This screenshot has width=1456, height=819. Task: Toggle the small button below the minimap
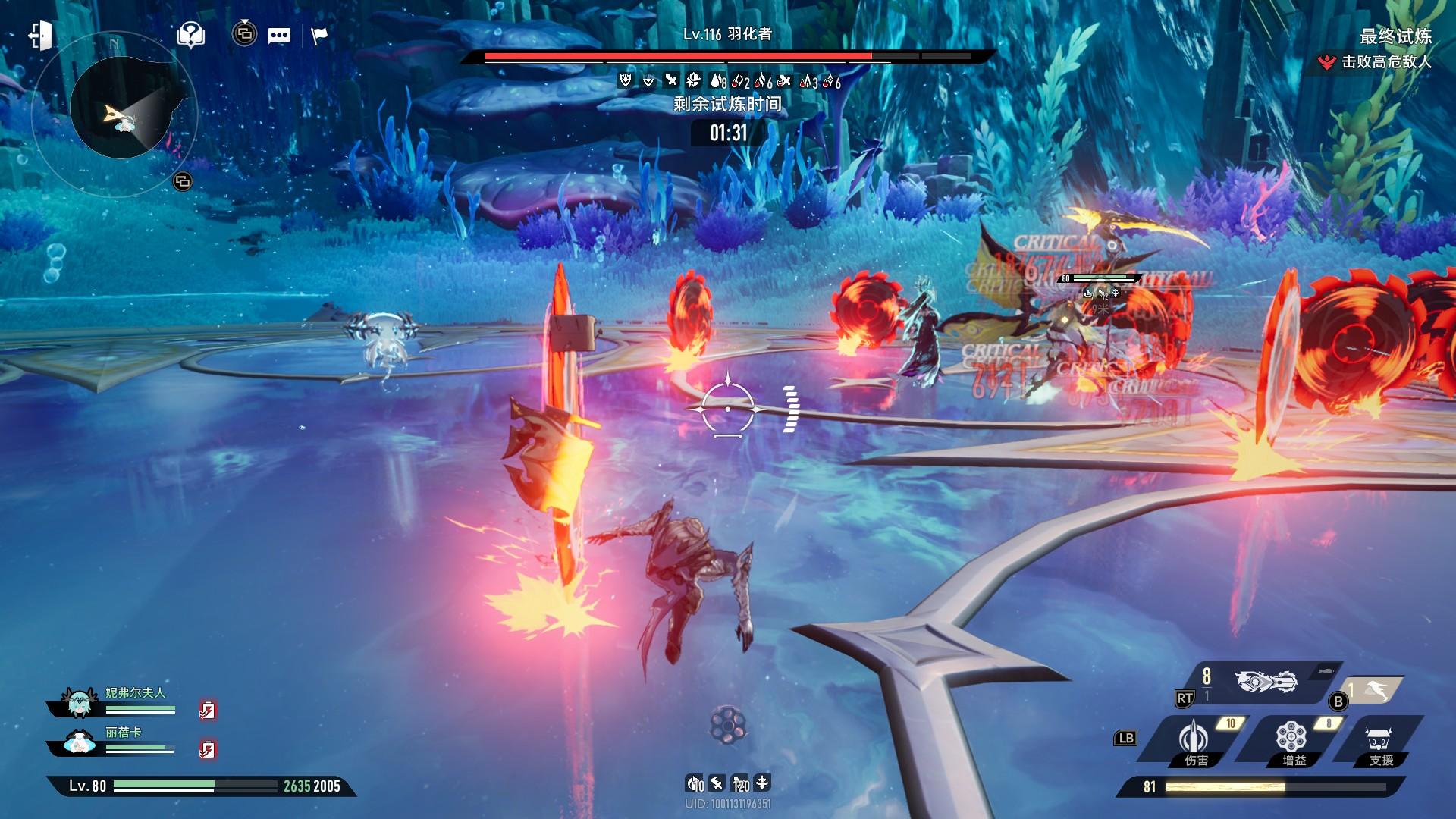point(183,181)
